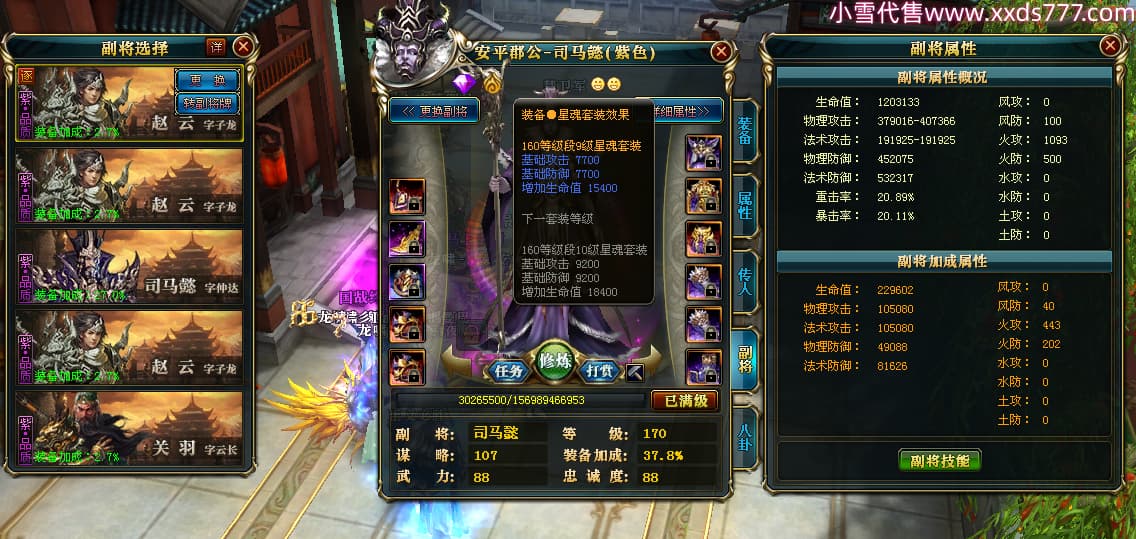This screenshot has width=1136, height=539.
Task: Open the 传人 tab
Action: (745, 282)
